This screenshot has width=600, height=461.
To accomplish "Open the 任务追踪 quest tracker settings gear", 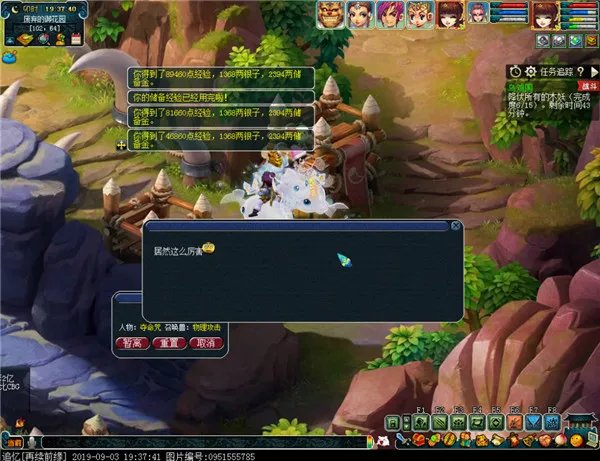I will click(529, 72).
